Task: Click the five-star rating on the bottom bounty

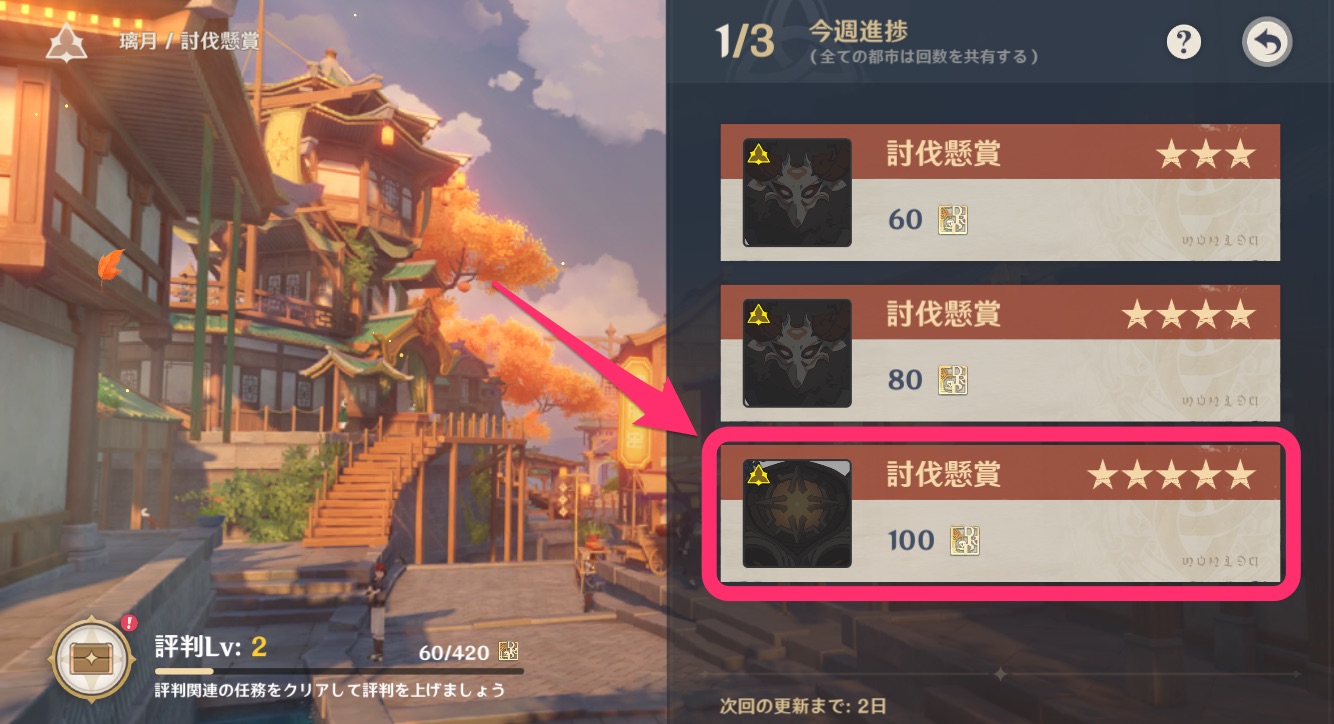Action: coord(1172,477)
